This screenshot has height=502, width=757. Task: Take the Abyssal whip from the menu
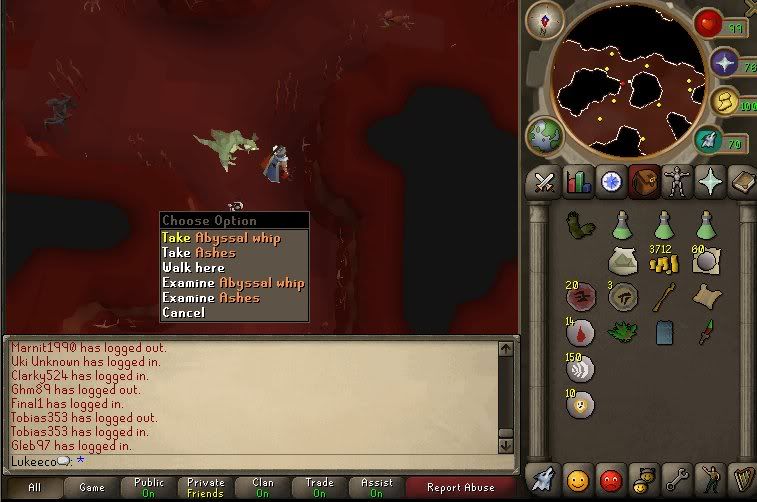coord(221,238)
